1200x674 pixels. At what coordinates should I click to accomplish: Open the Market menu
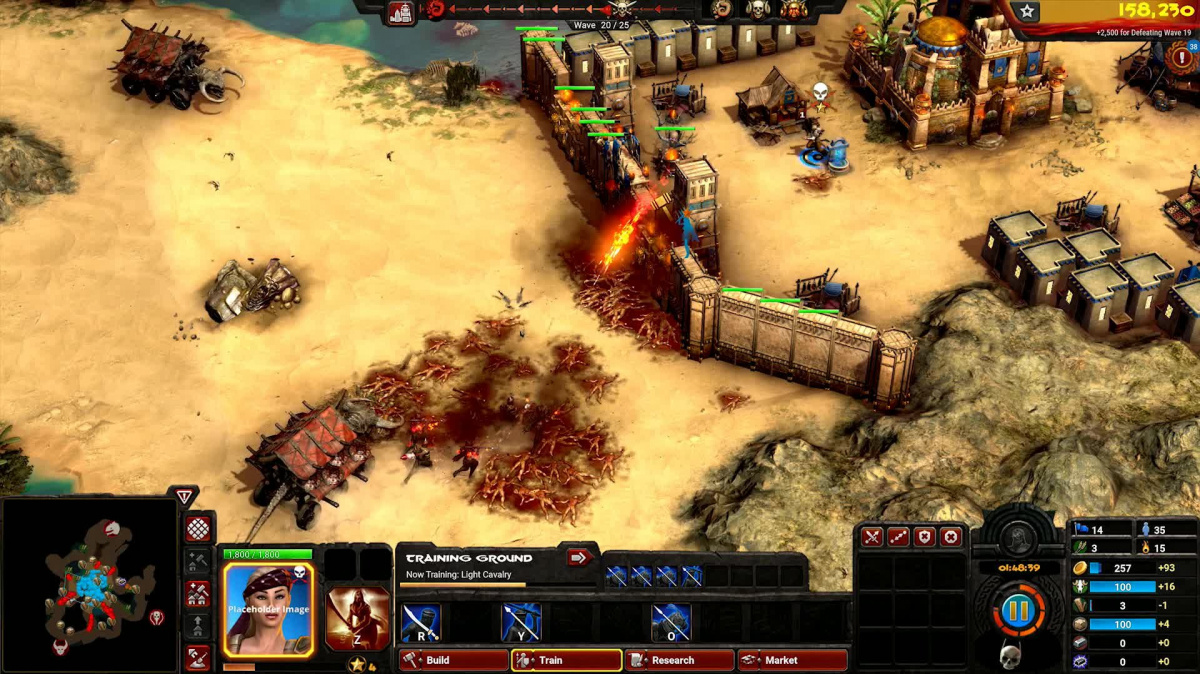[x=793, y=660]
